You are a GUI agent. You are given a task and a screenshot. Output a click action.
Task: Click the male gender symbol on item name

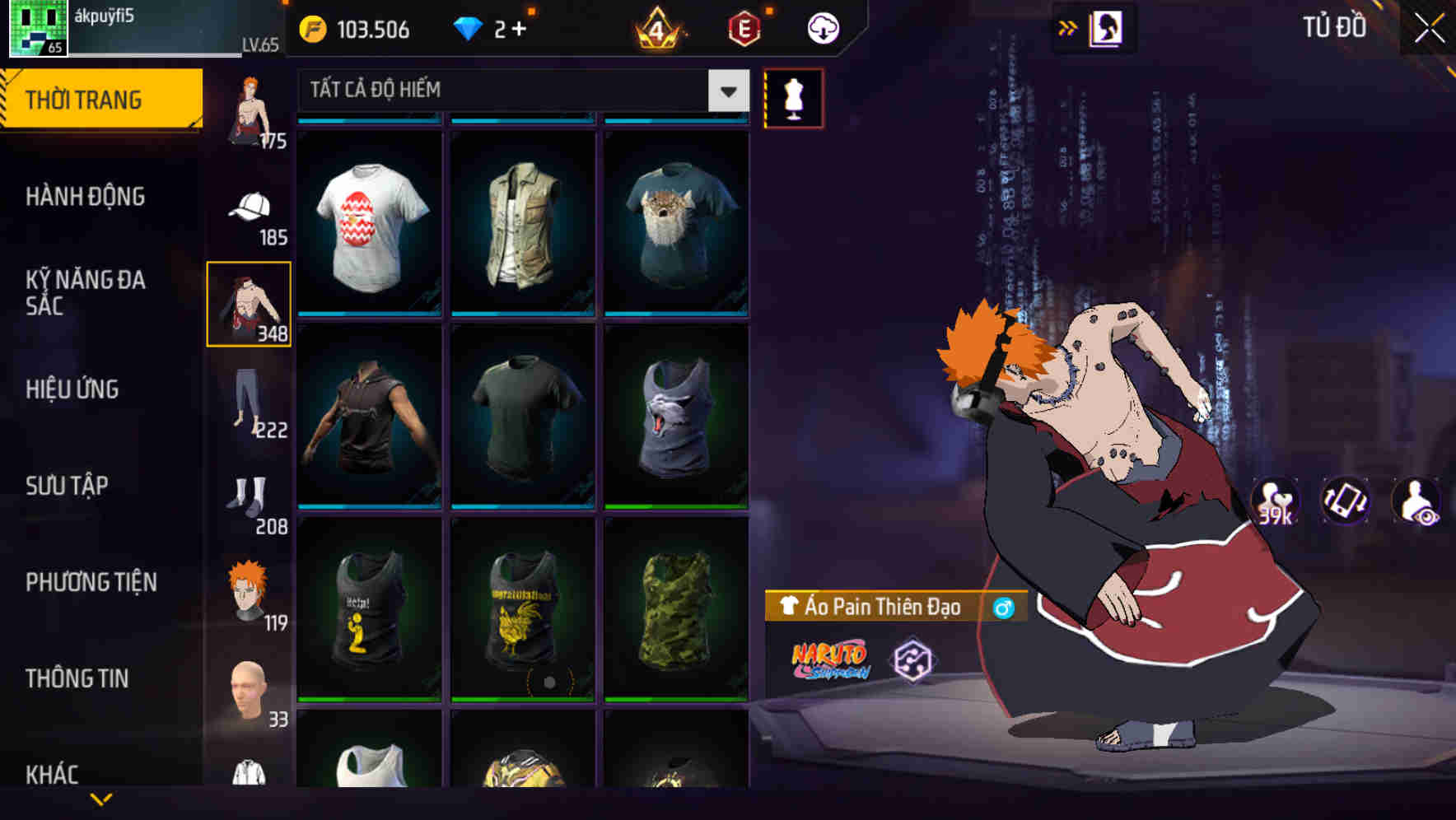[1006, 608]
